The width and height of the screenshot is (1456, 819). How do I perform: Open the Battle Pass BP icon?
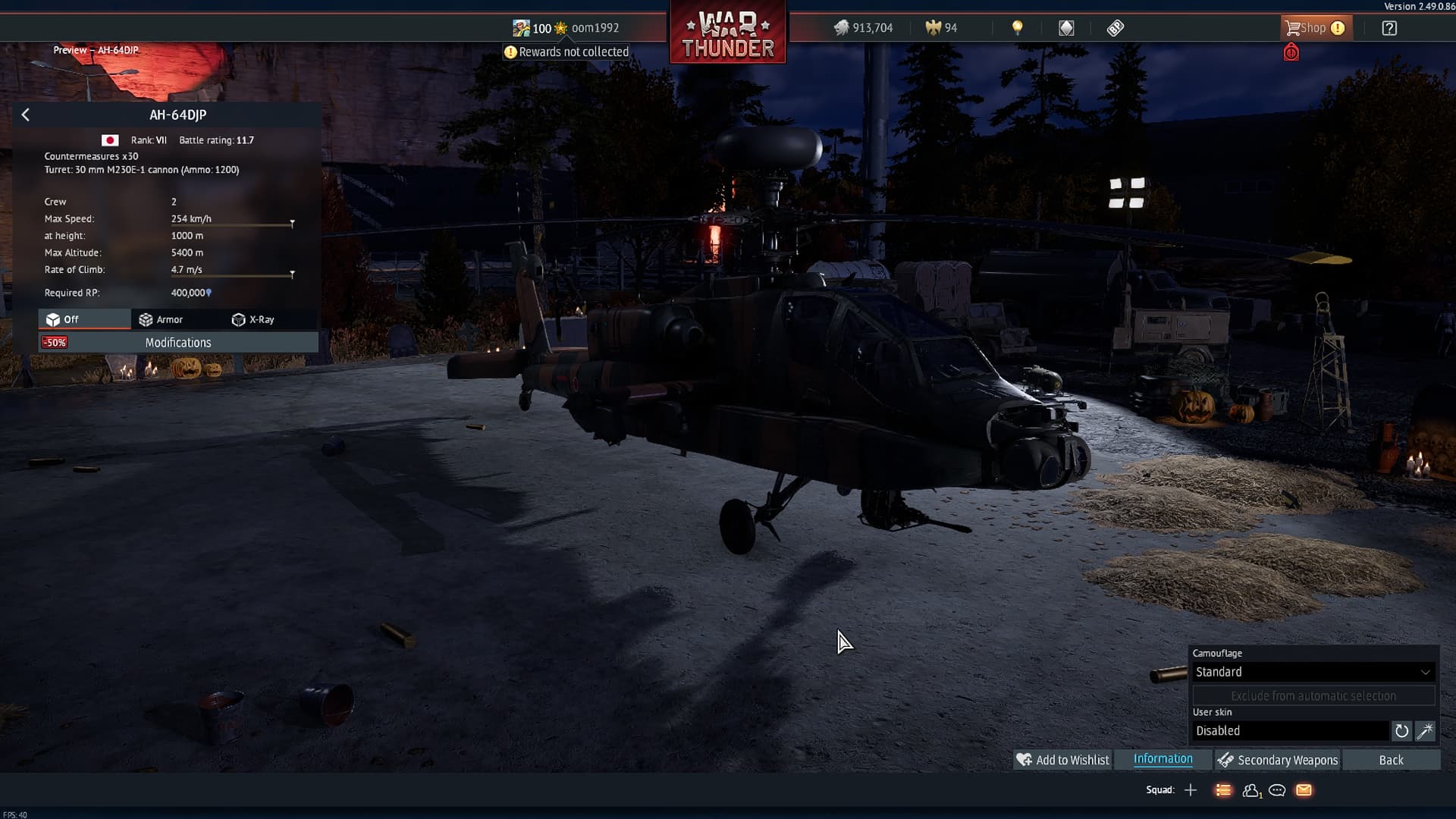(x=1115, y=27)
